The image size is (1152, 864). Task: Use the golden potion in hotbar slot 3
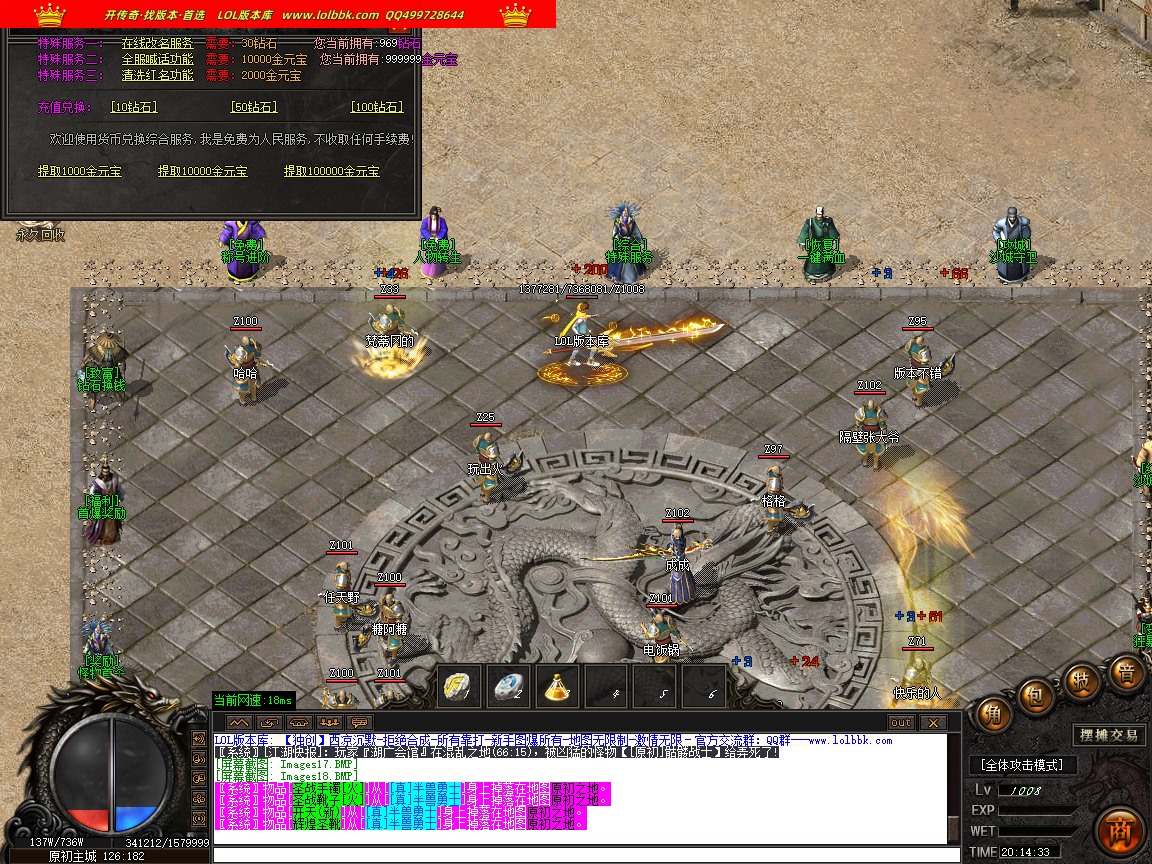pyautogui.click(x=558, y=686)
